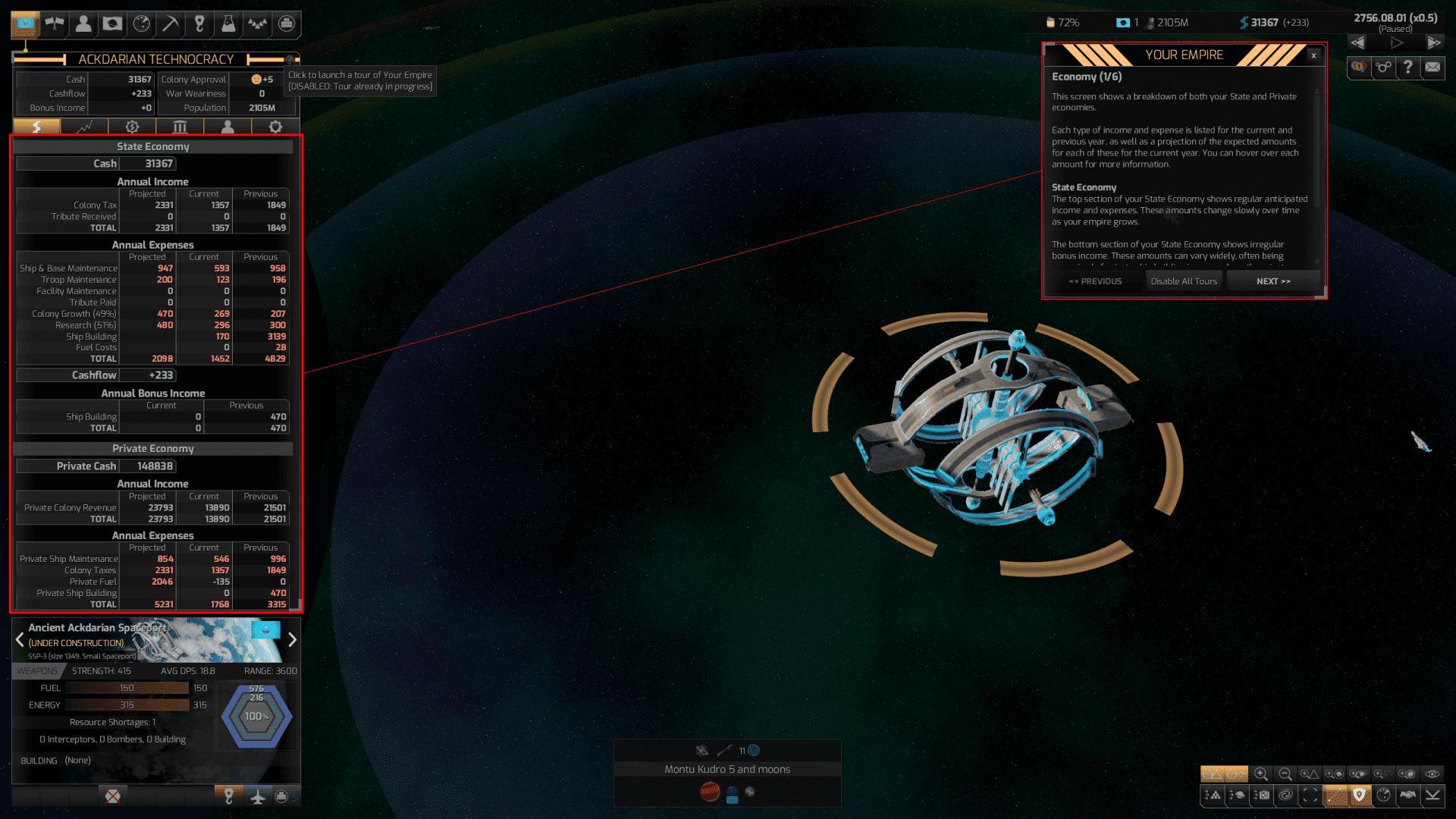Viewport: 1456px width, 819px height.
Task: Open the help question mark icon
Action: point(1408,68)
